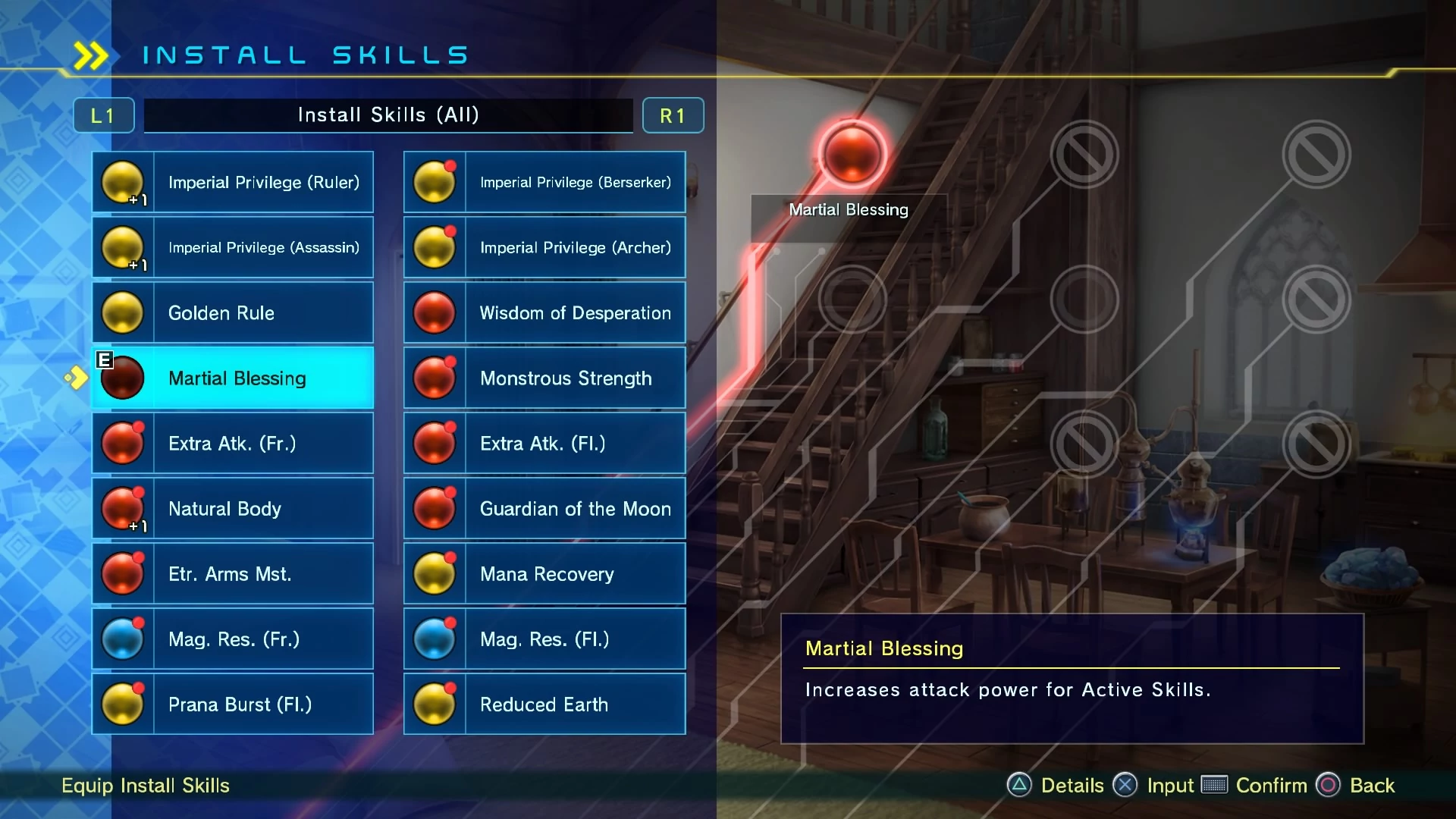Choose the Mana Recovery skill
1456x819 pixels.
[544, 573]
